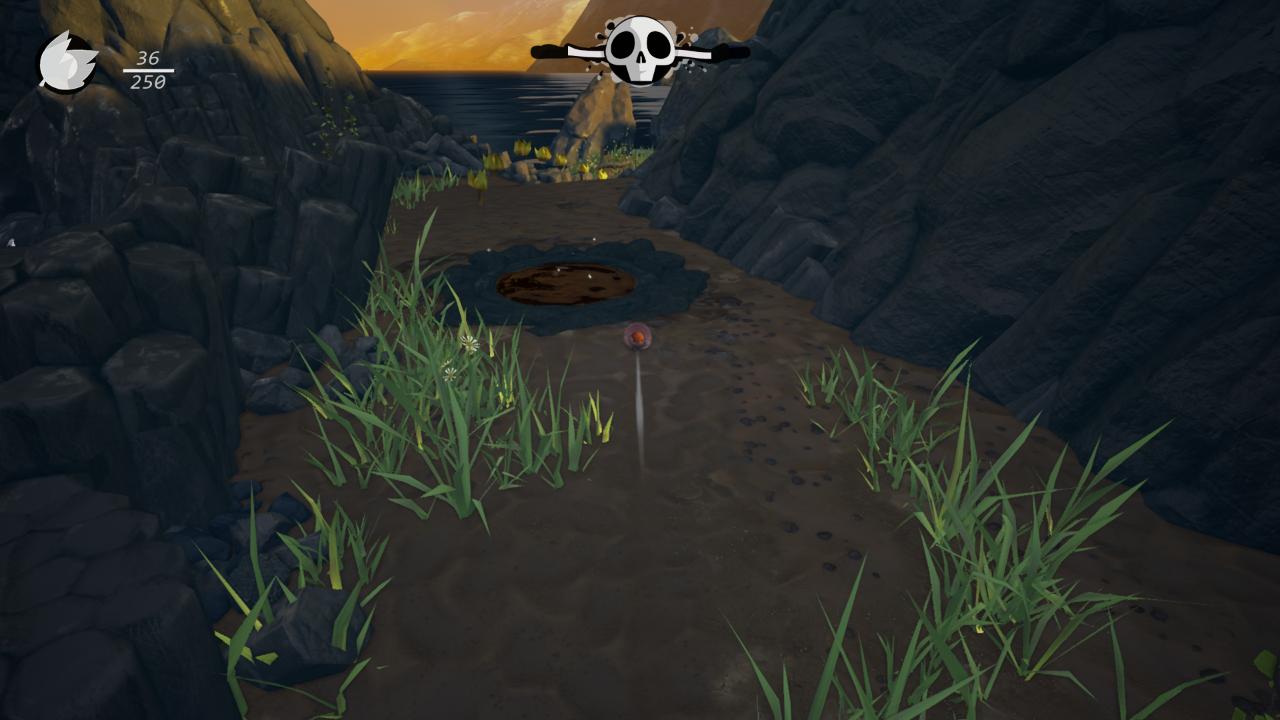This screenshot has width=1280, height=720.
Task: Click the divider line between counter numbers
Action: tap(149, 70)
